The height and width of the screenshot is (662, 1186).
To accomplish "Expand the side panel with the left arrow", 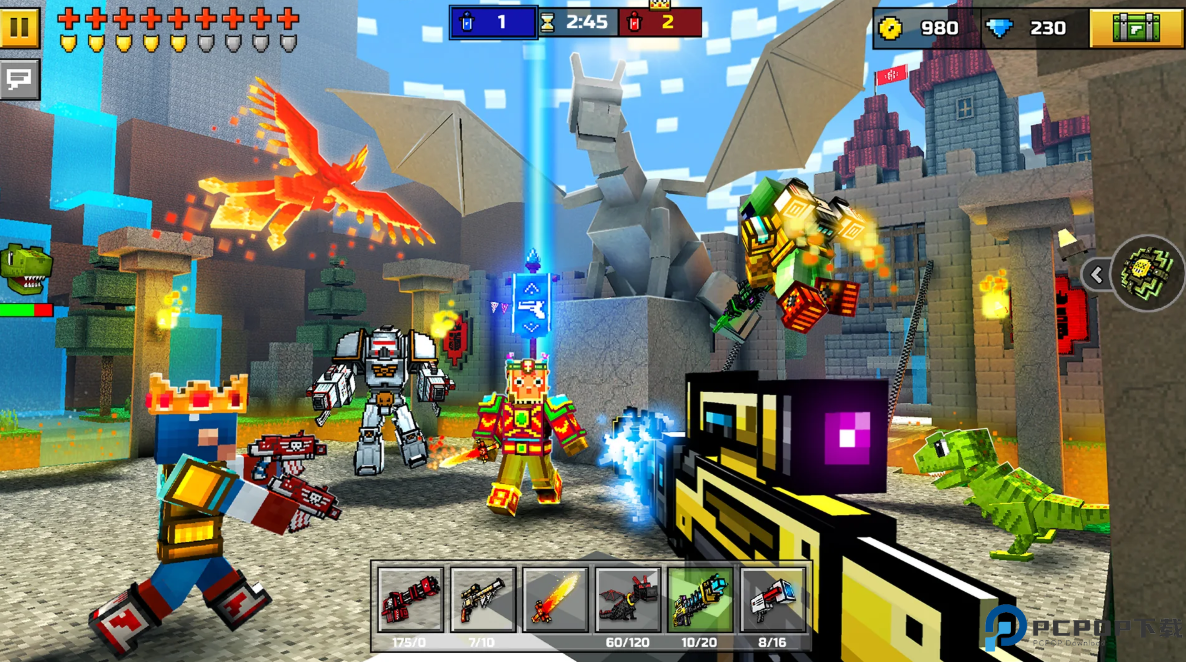I will pos(1097,274).
